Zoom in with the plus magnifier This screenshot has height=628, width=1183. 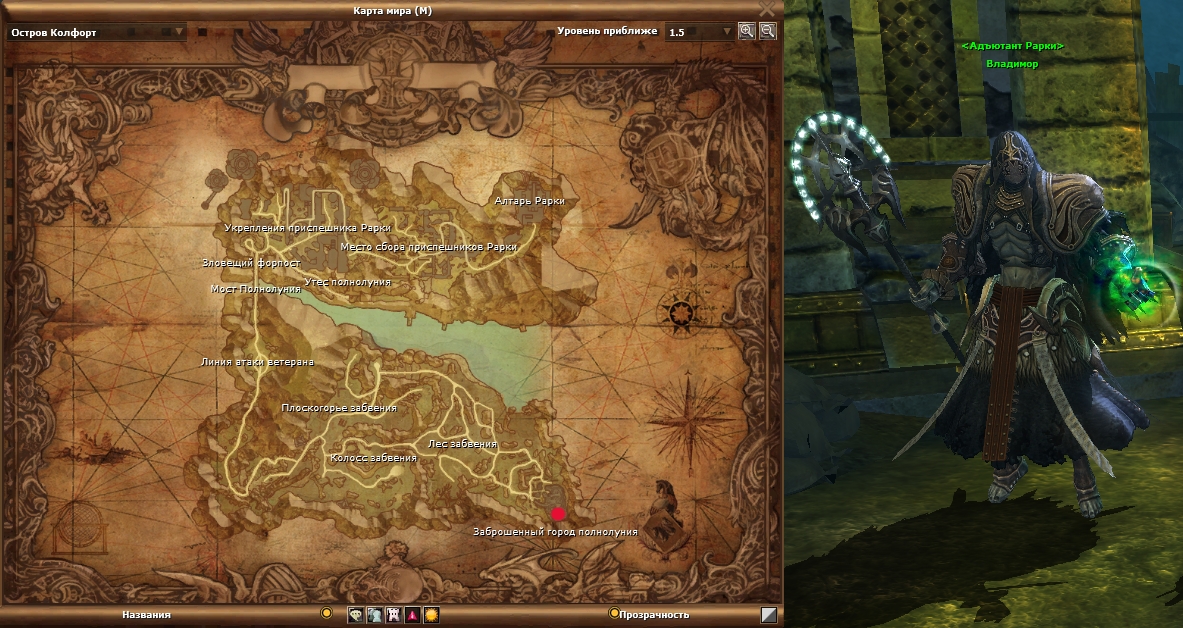(746, 31)
